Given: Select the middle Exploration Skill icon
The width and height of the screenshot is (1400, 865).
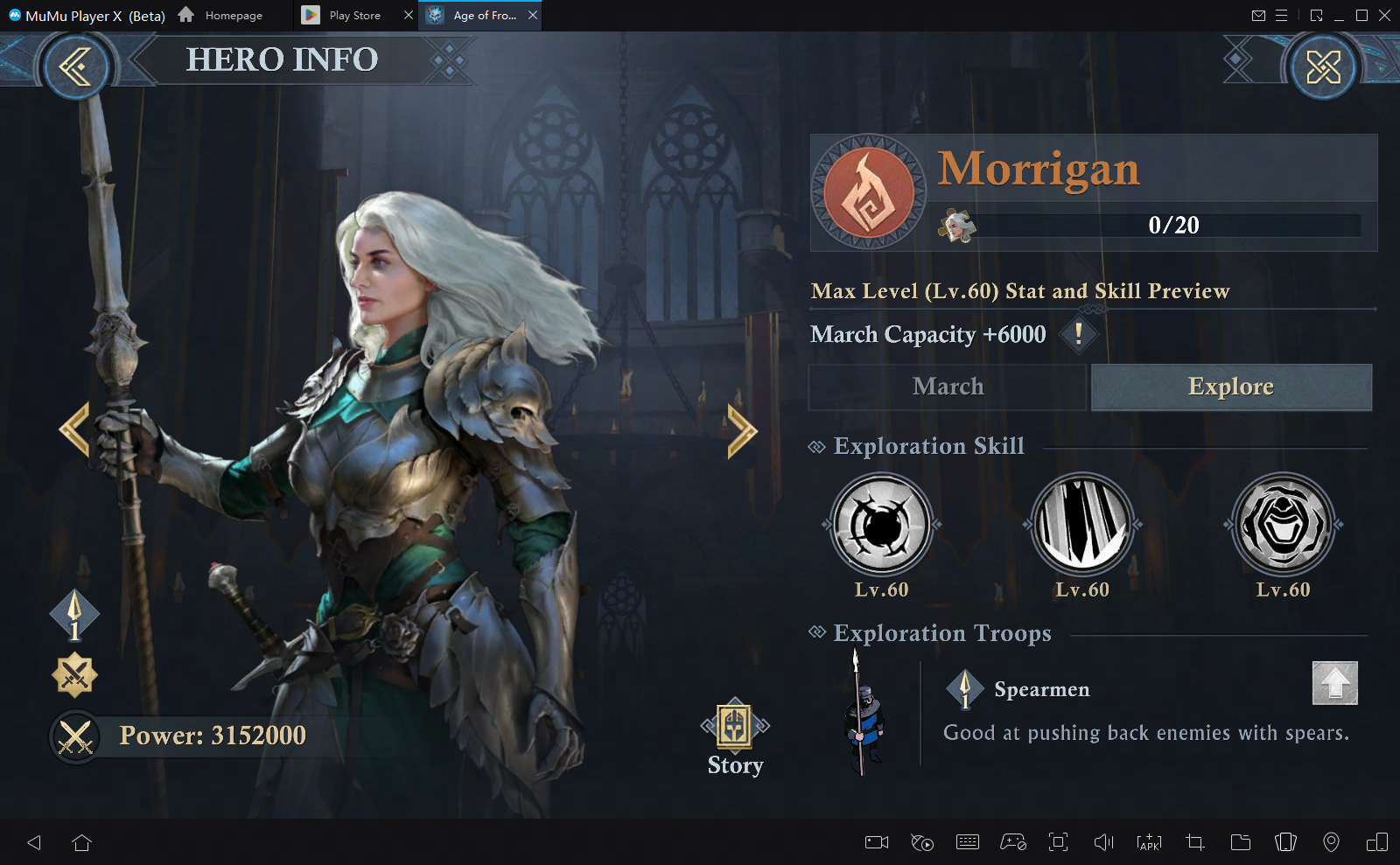Looking at the screenshot, I should click(1082, 525).
